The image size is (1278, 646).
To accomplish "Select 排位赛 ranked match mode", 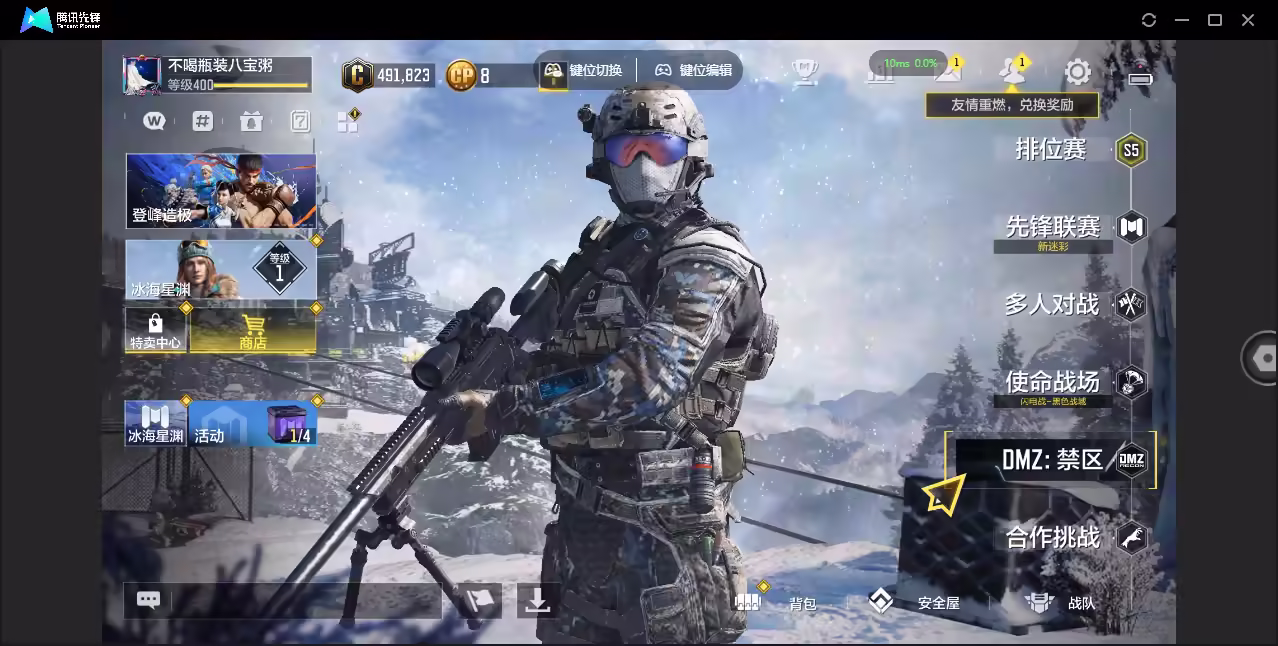I will point(1052,150).
